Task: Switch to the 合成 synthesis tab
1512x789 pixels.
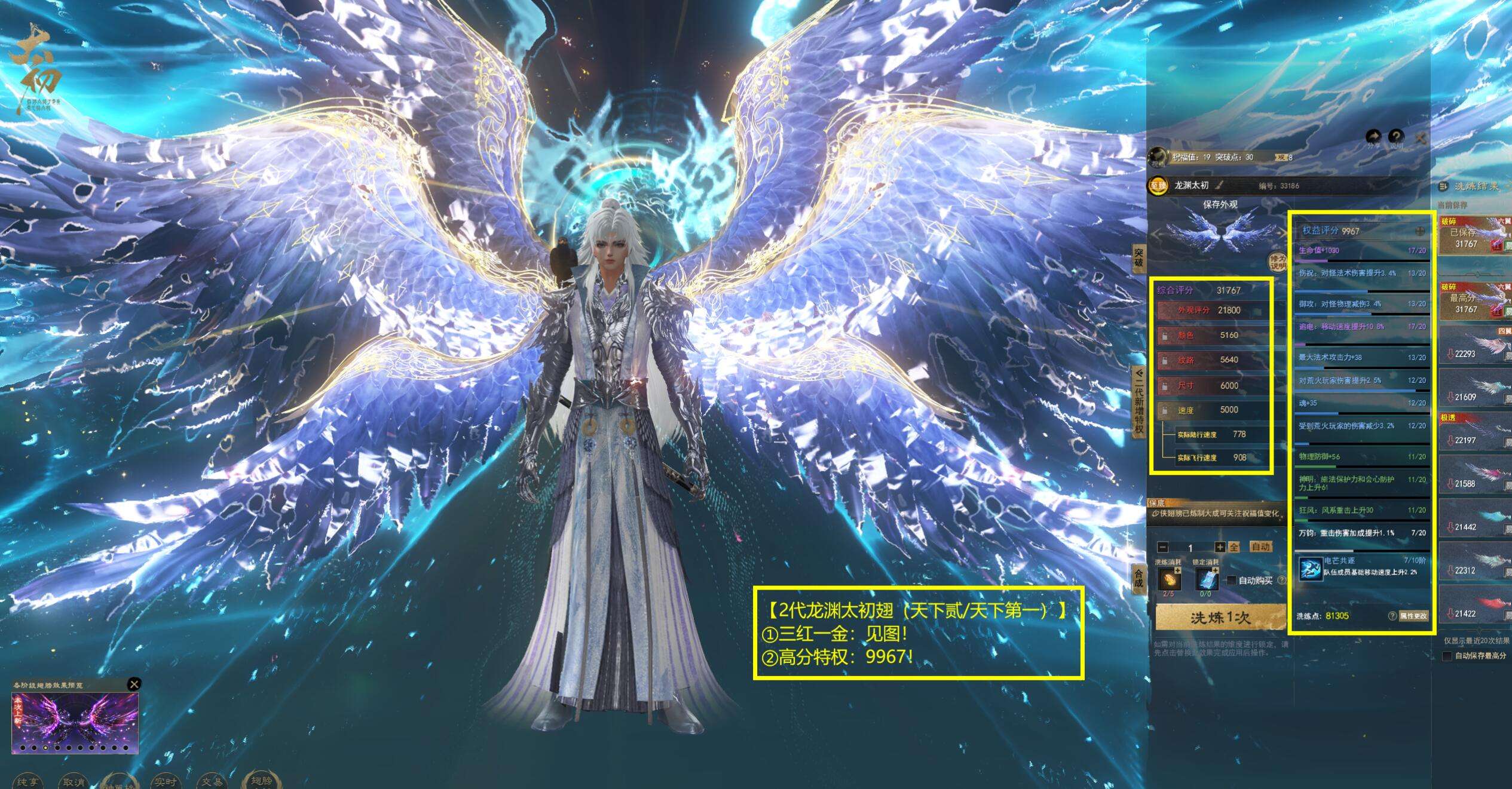Action: [x=1138, y=578]
